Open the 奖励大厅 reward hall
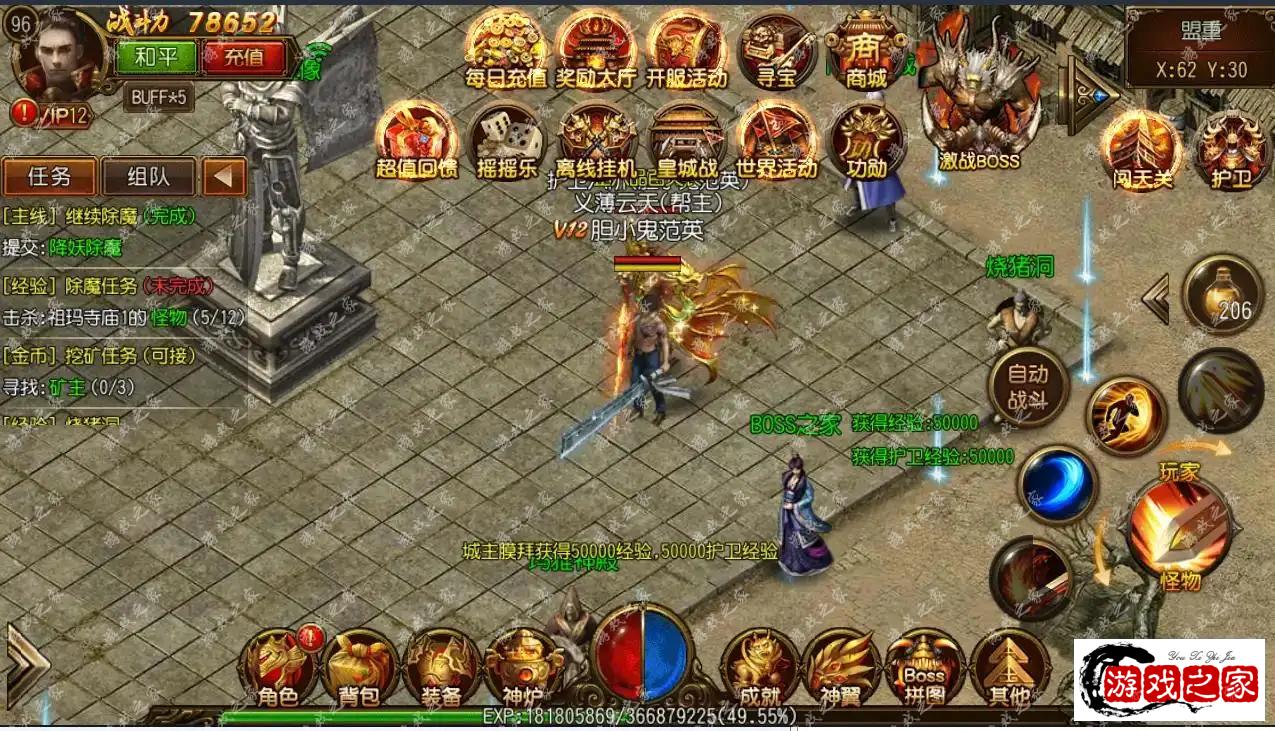 (596, 48)
